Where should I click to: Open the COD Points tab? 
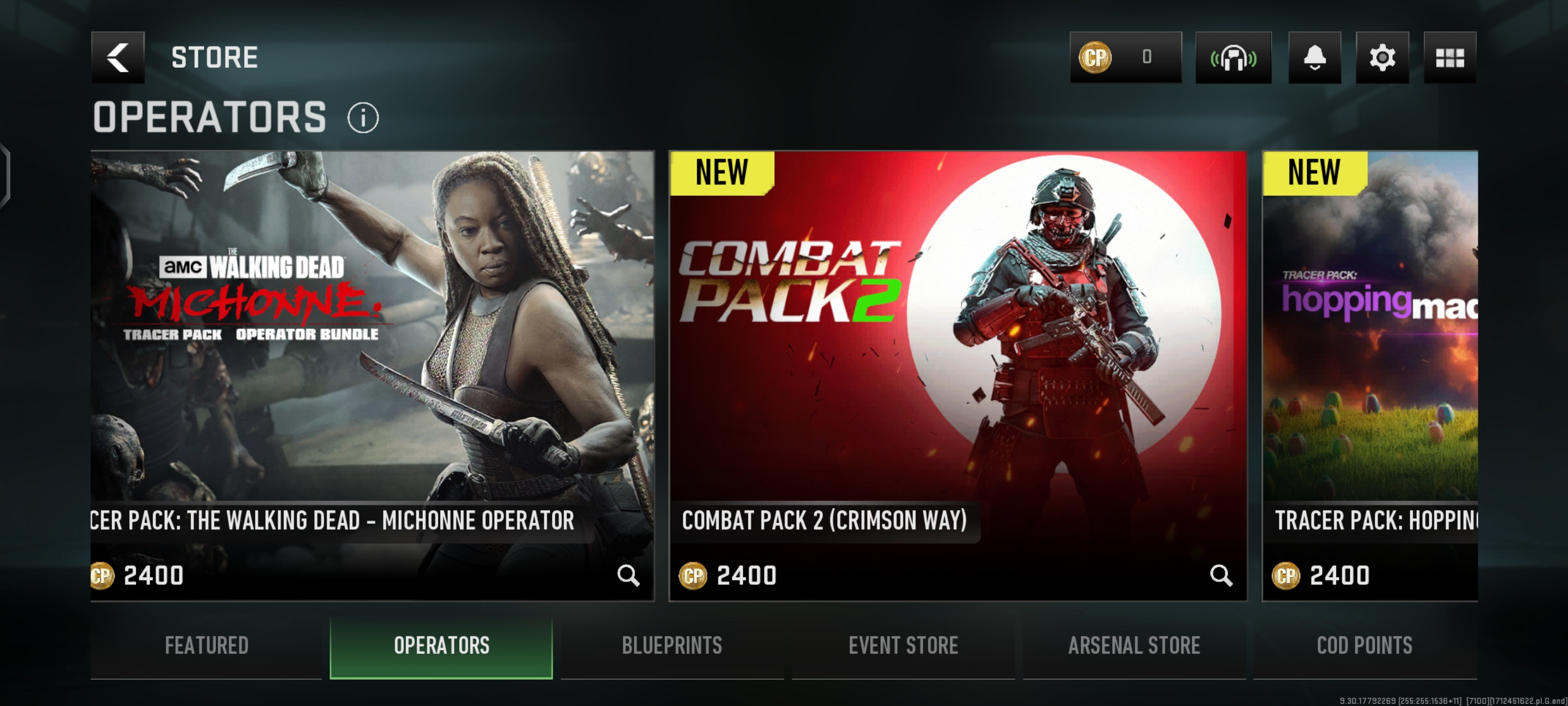pos(1365,645)
